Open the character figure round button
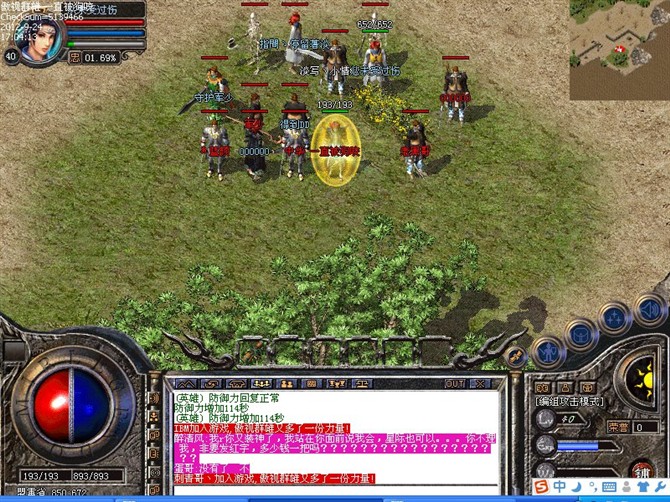This screenshot has width=670, height=502. (548, 351)
